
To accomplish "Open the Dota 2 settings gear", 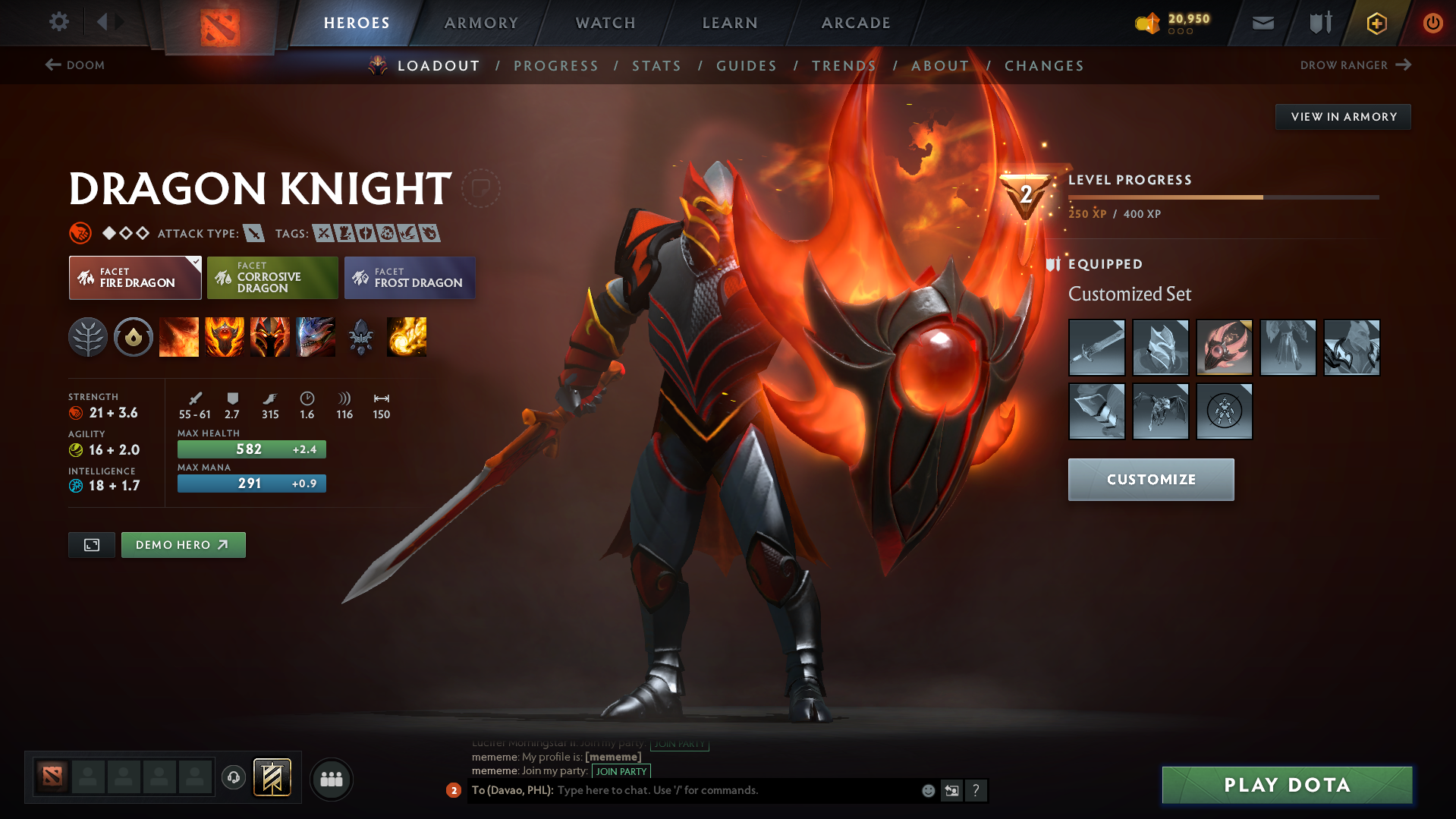I will (x=58, y=22).
